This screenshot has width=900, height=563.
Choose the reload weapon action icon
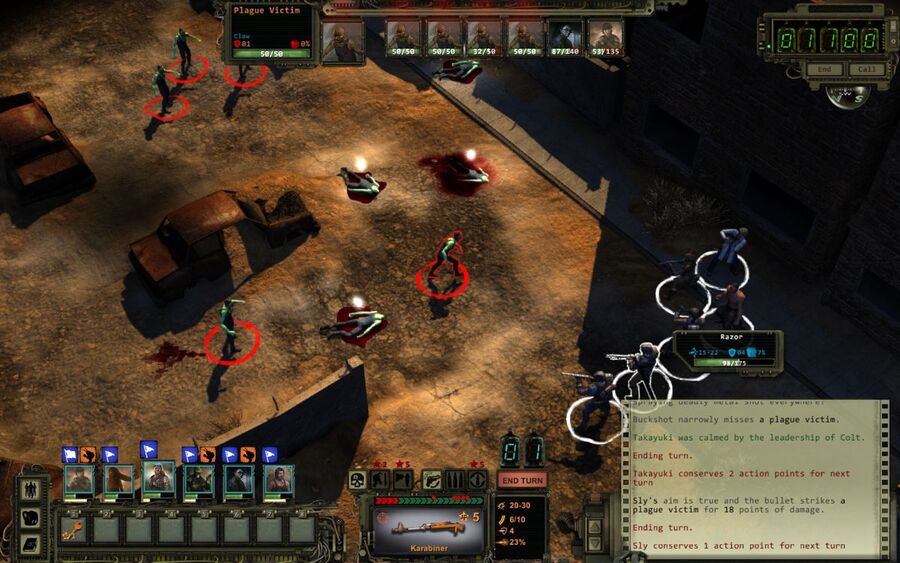point(454,480)
